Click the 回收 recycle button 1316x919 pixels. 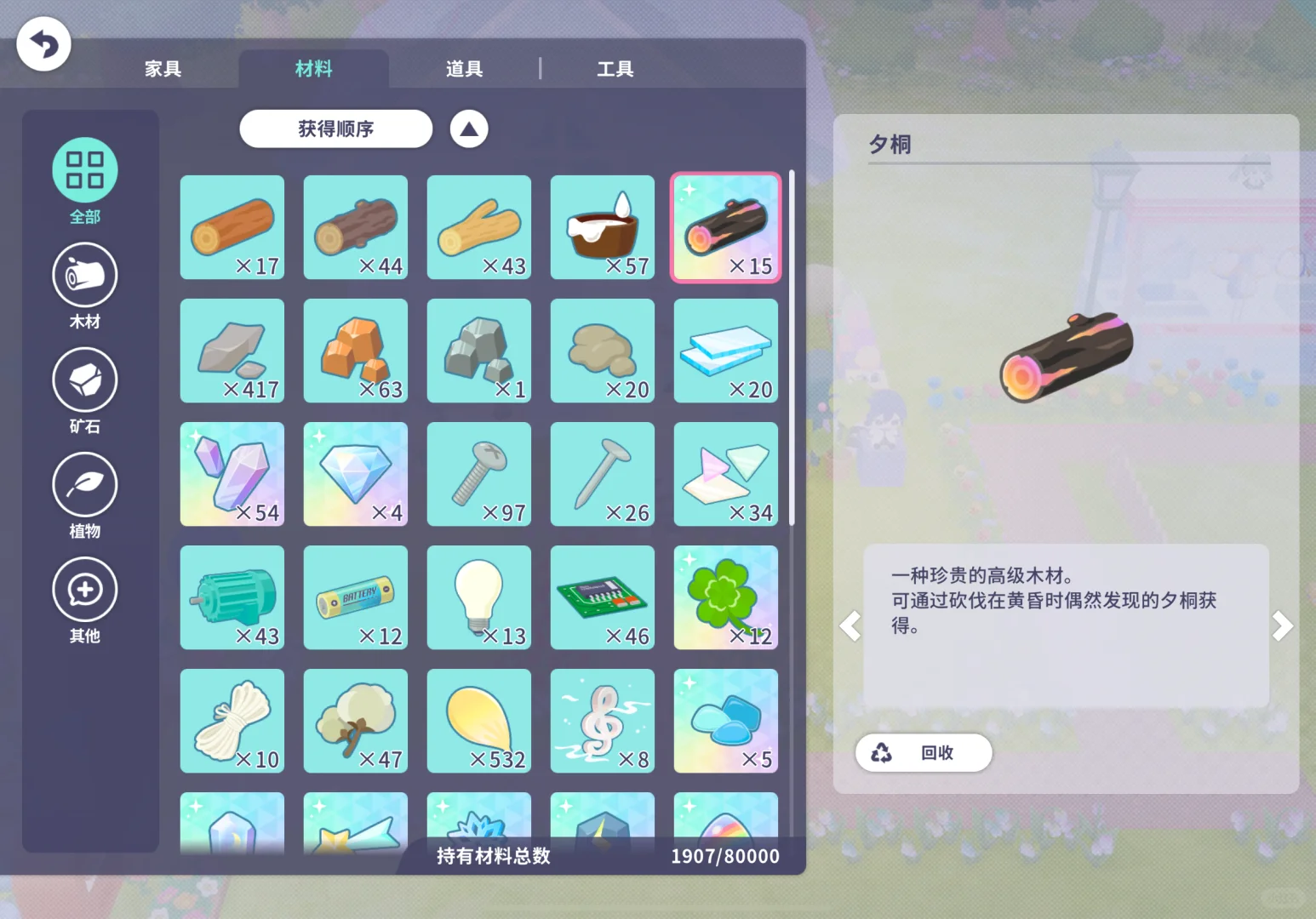[924, 752]
